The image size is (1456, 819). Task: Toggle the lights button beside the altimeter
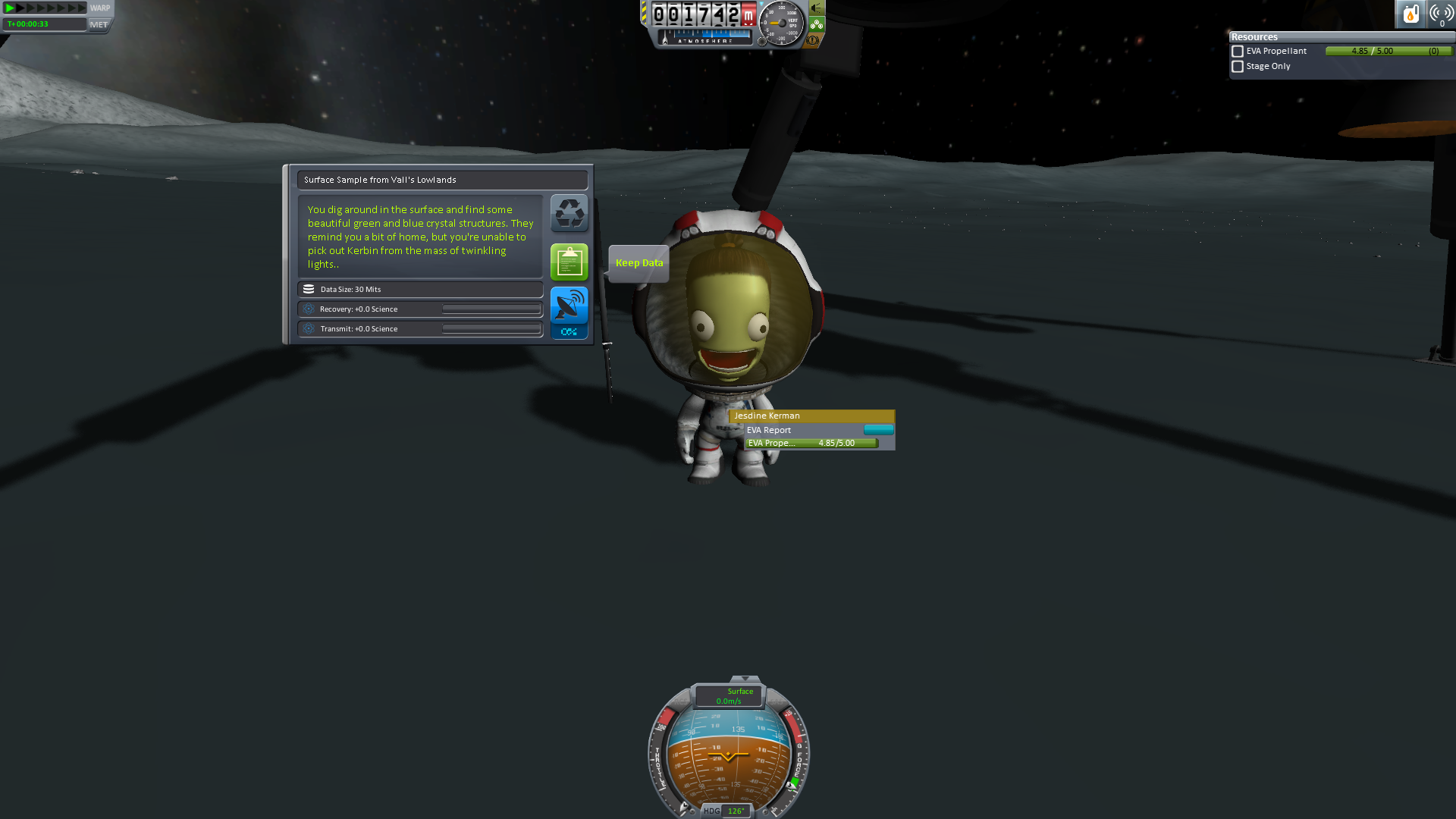[817, 8]
